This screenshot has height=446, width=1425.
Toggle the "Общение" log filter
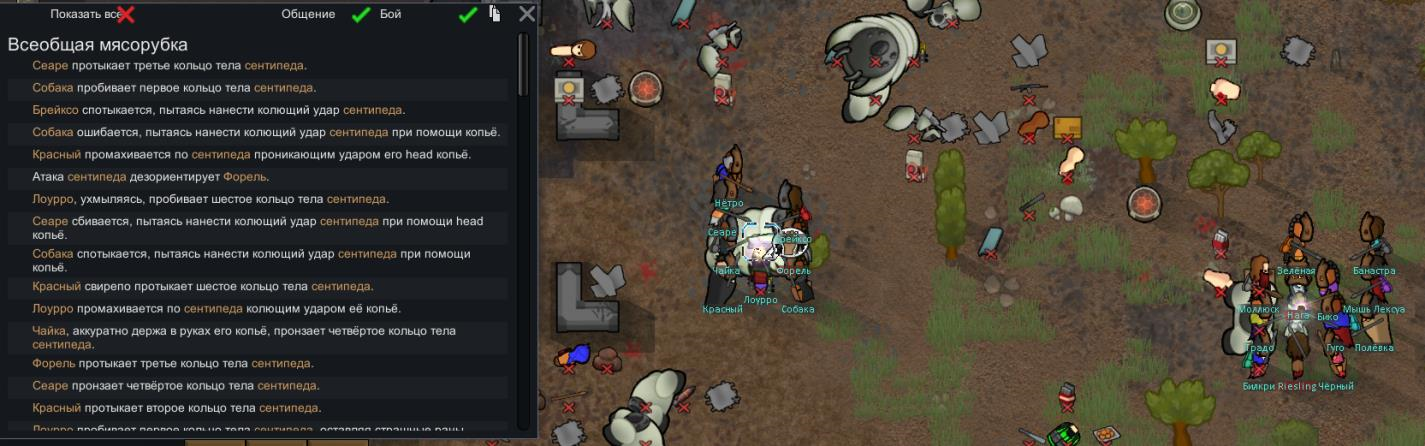point(361,14)
